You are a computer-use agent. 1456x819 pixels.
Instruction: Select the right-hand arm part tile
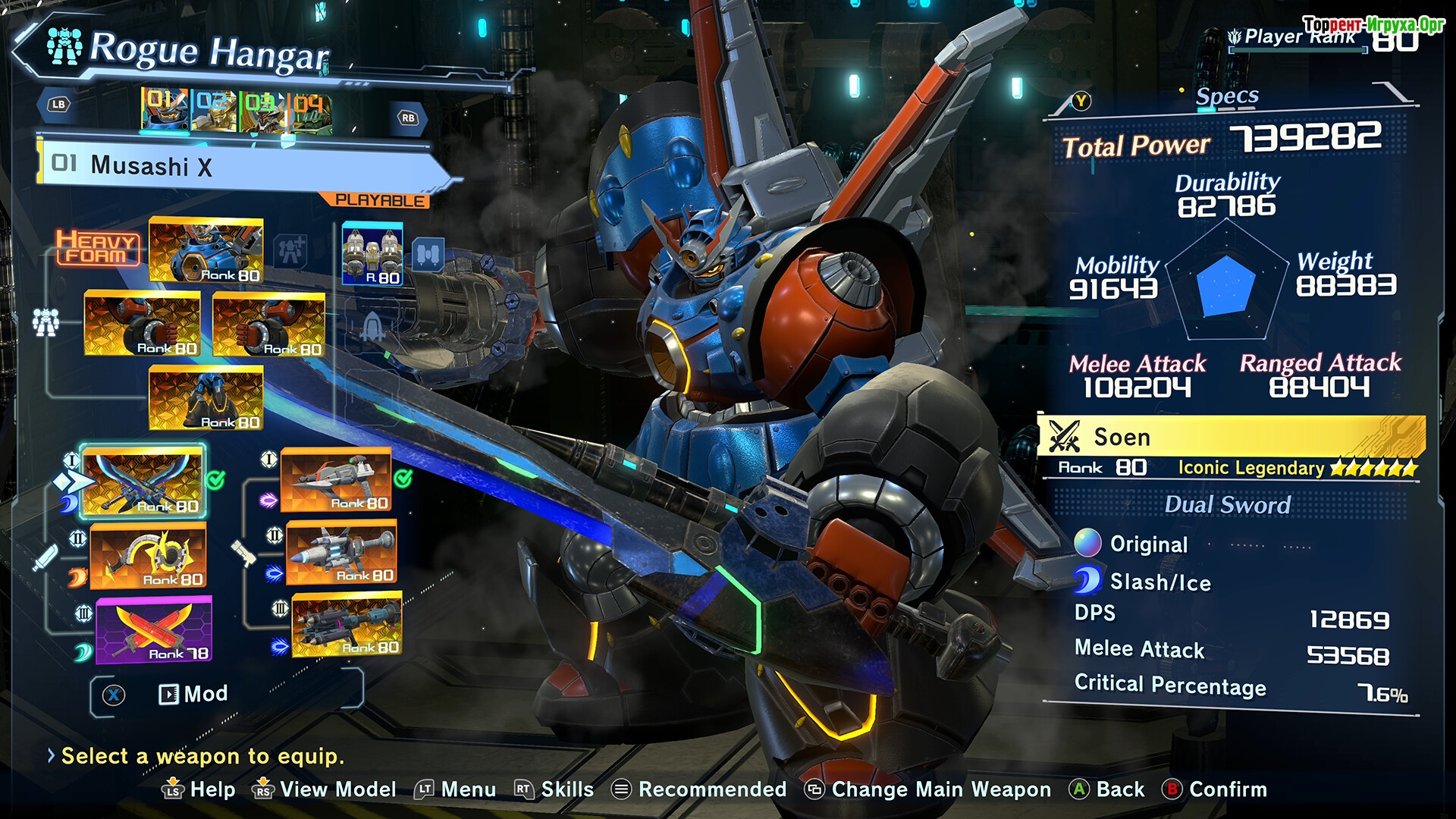tap(269, 324)
